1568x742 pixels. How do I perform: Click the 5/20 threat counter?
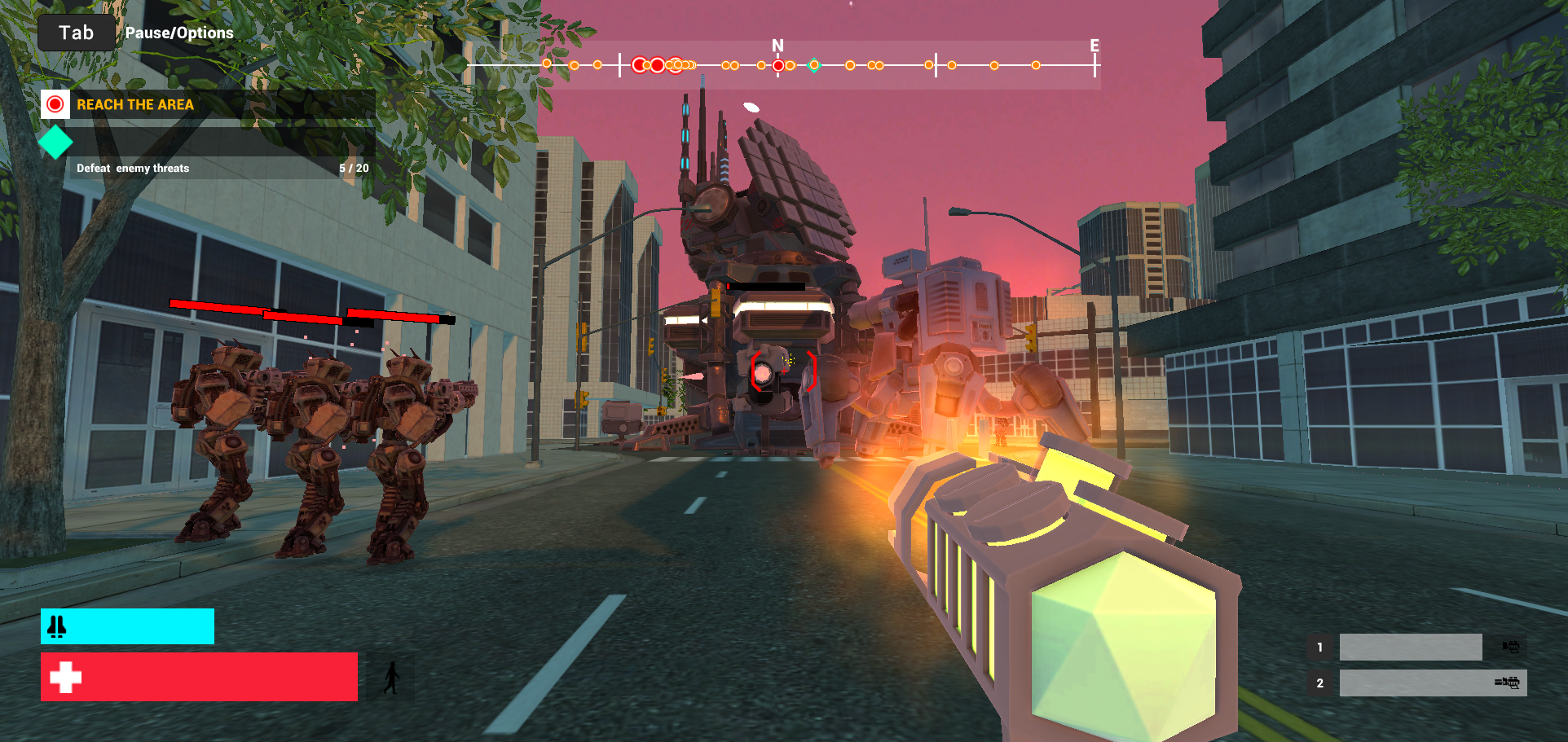351,168
